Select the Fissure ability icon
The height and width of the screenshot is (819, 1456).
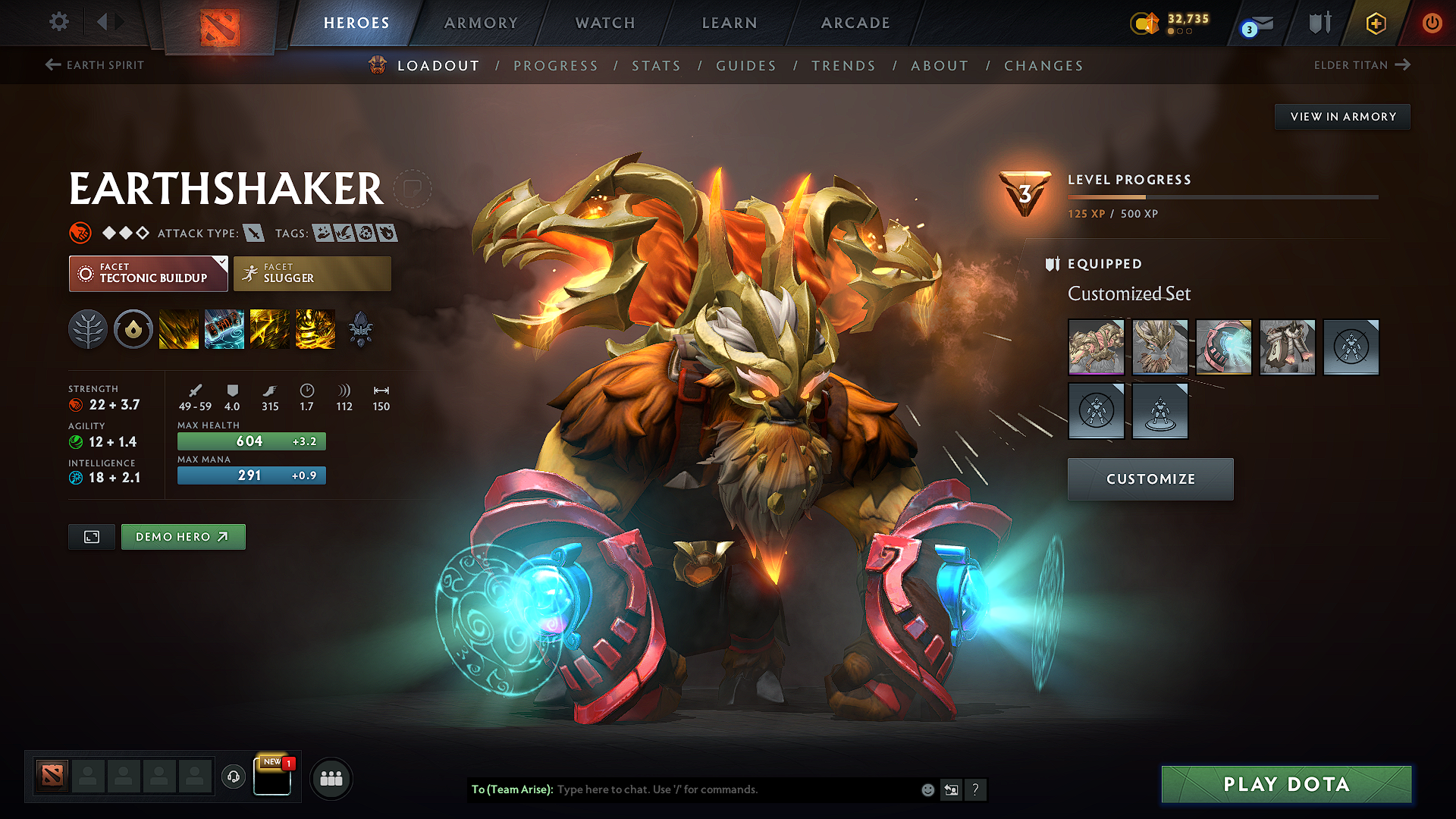[x=179, y=329]
